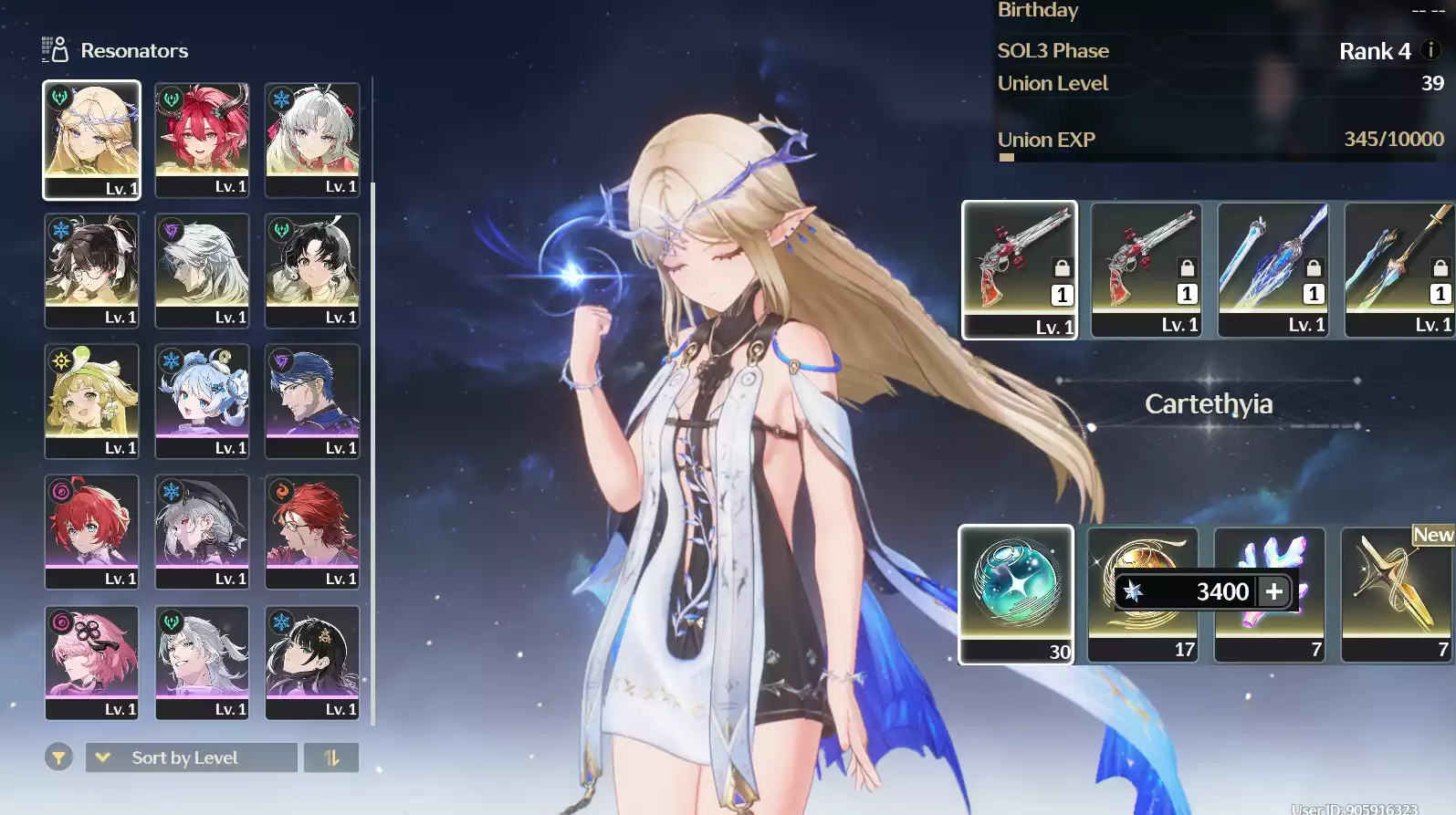Toggle the sort order arrows button
The width and height of the screenshot is (1456, 815).
click(331, 758)
